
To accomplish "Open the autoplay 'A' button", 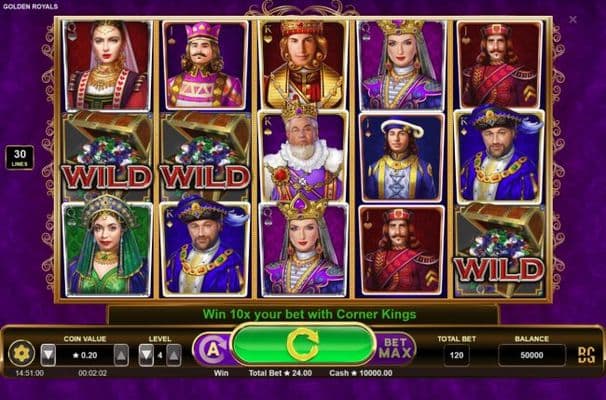I will click(x=212, y=349).
